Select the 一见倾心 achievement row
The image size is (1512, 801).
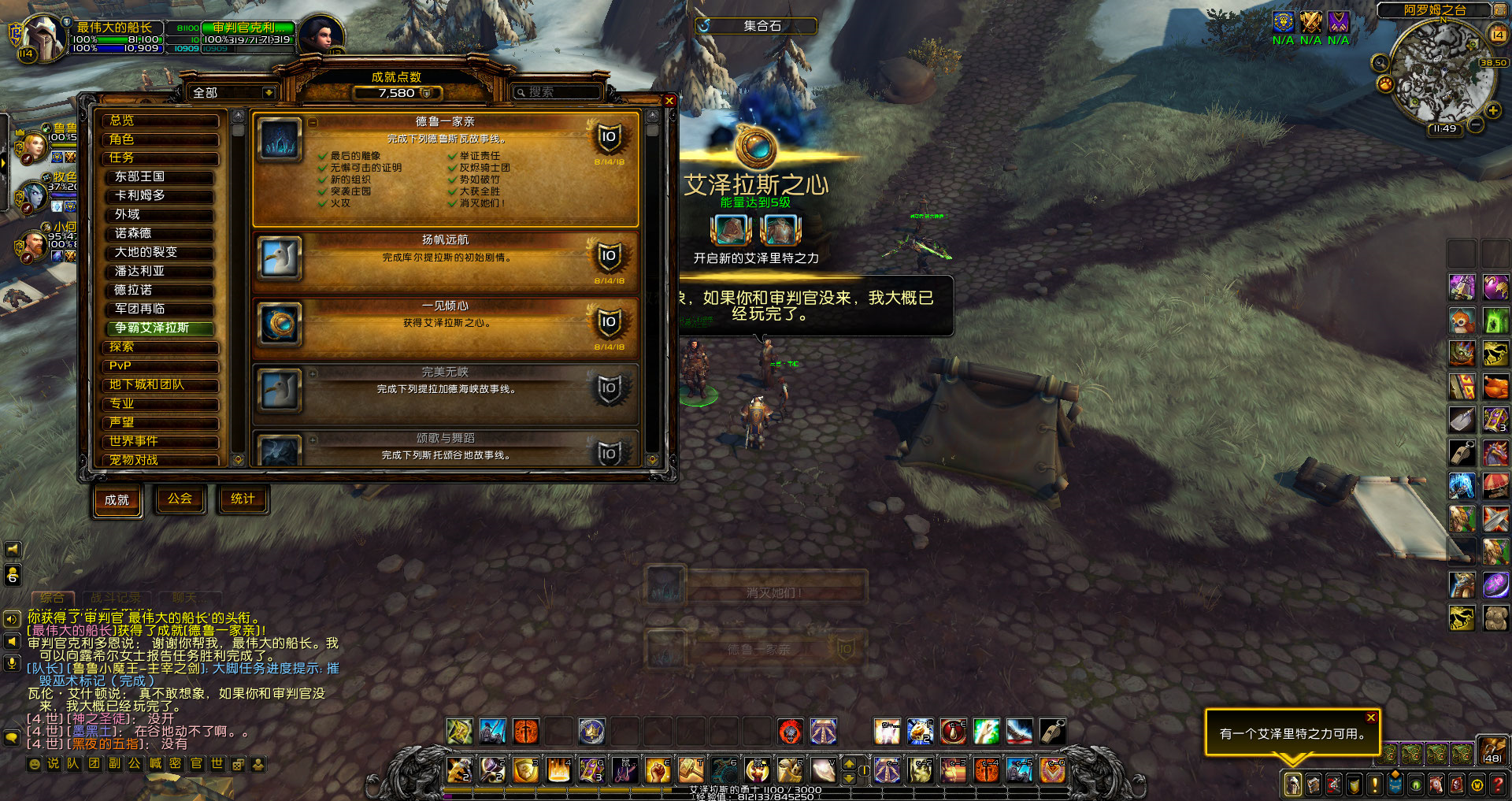[x=445, y=323]
